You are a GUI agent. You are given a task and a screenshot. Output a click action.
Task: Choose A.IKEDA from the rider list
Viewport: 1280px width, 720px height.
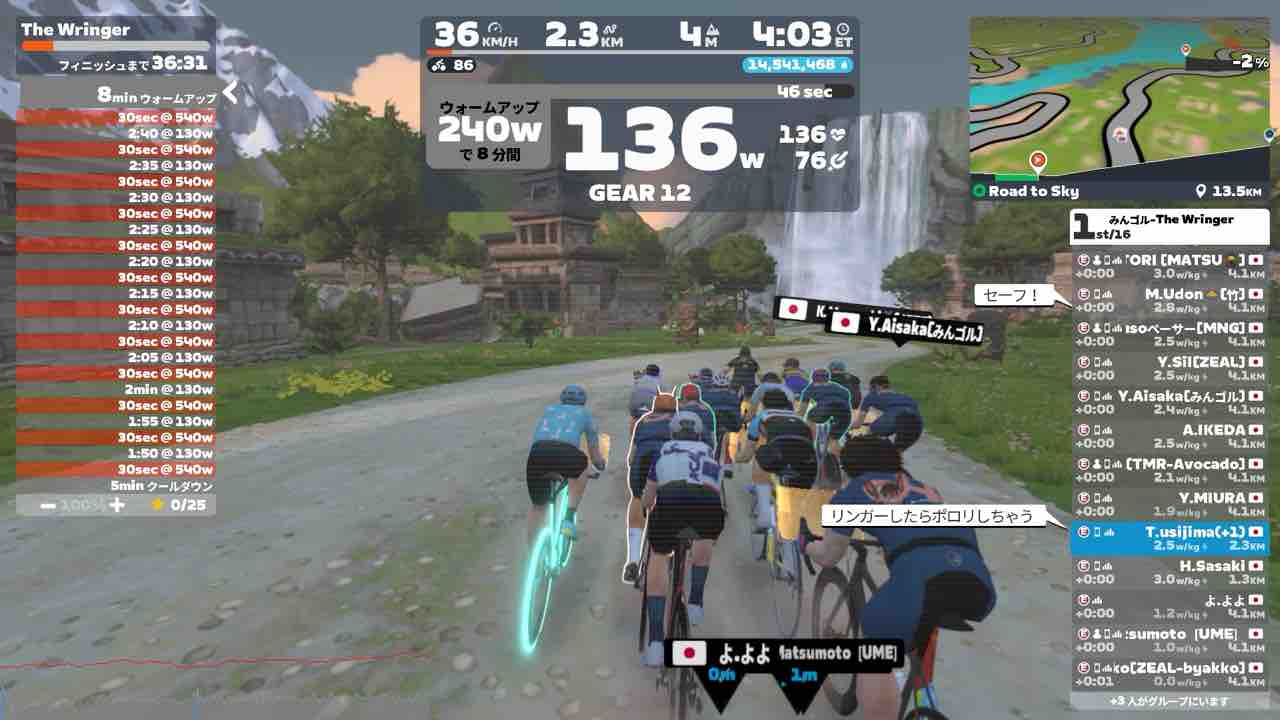(x=1169, y=436)
